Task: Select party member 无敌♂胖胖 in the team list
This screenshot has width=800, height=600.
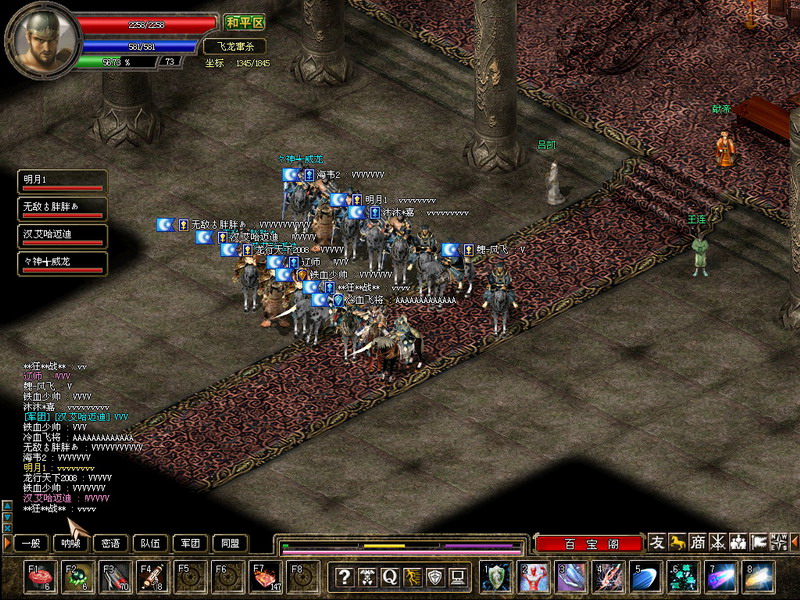Action: (x=62, y=209)
